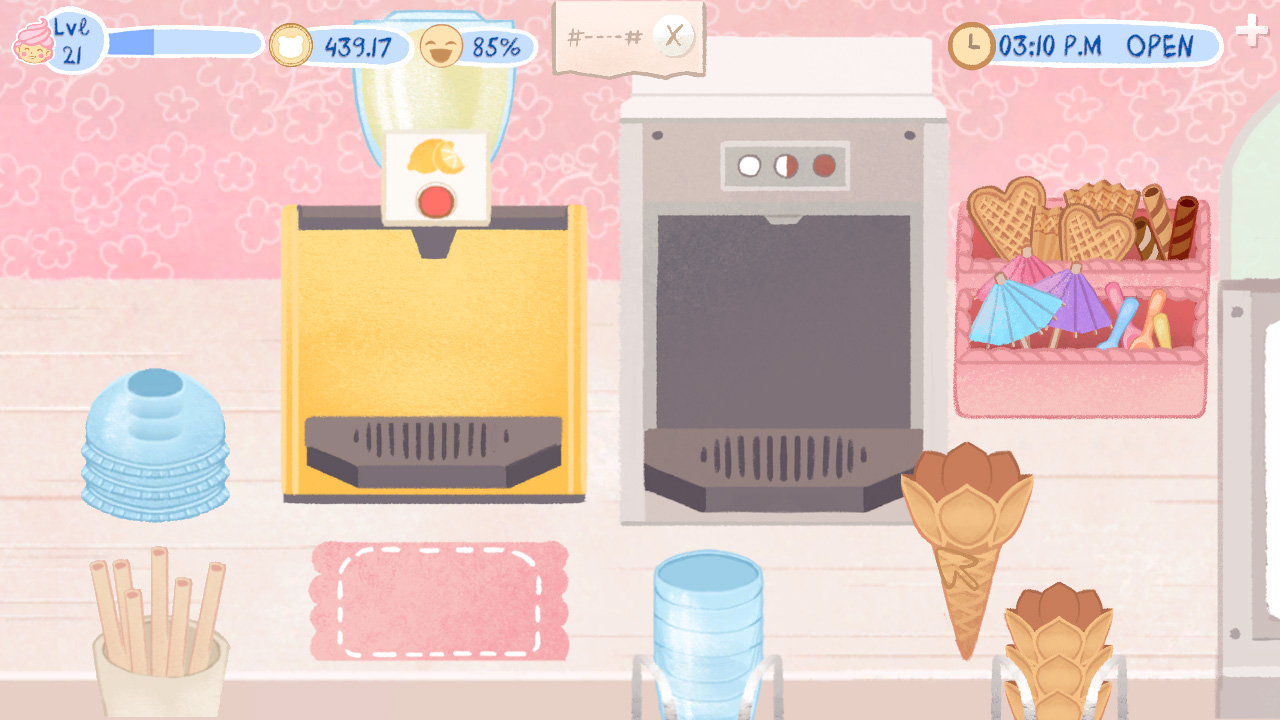Screen dimensions: 1280x720
Task: Dismiss the coupon code with the X button
Action: pos(672,36)
